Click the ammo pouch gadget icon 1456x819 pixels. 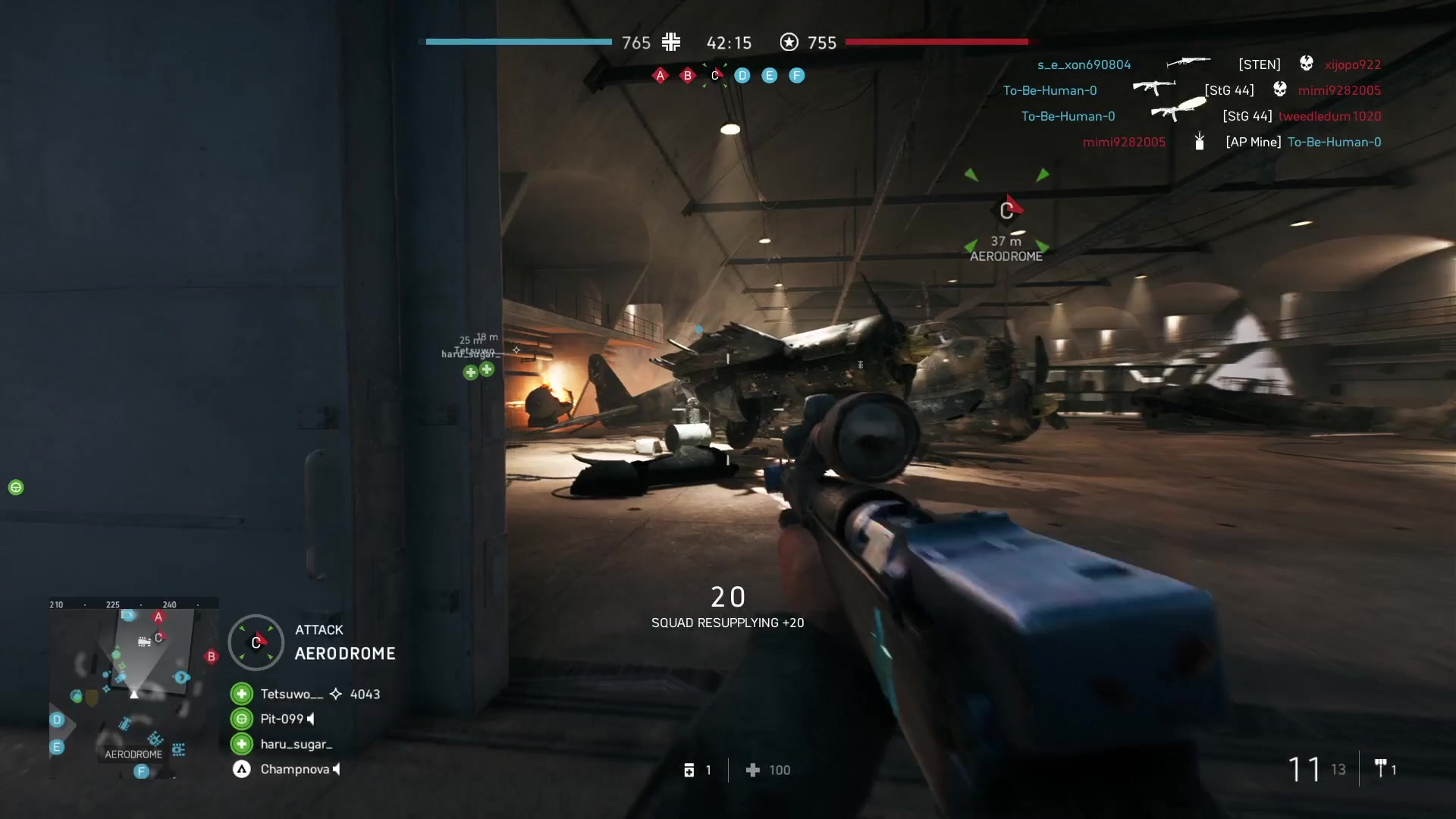689,770
